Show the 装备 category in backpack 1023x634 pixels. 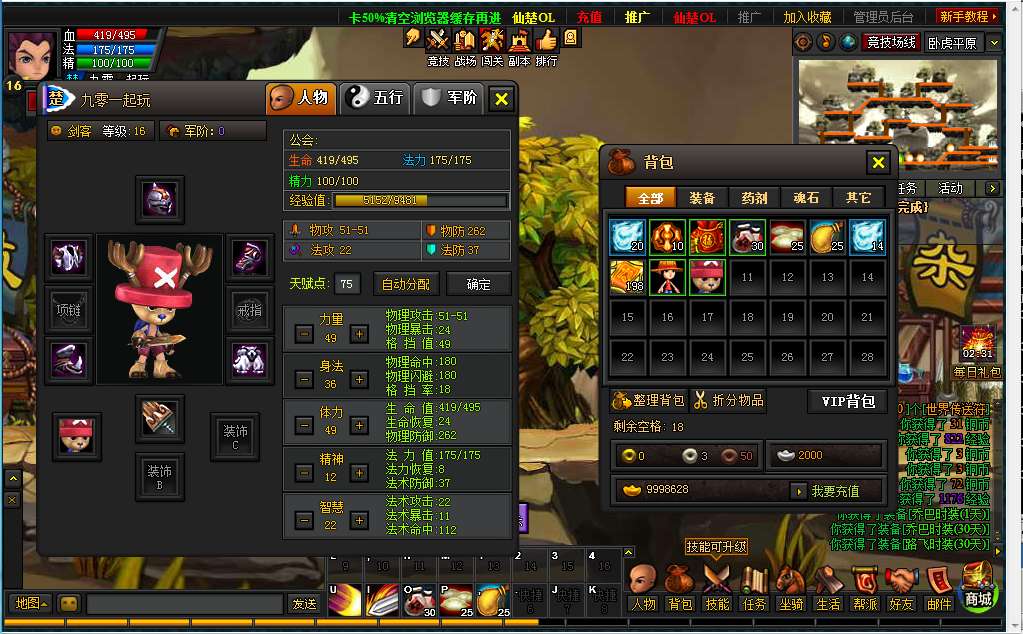tap(702, 198)
